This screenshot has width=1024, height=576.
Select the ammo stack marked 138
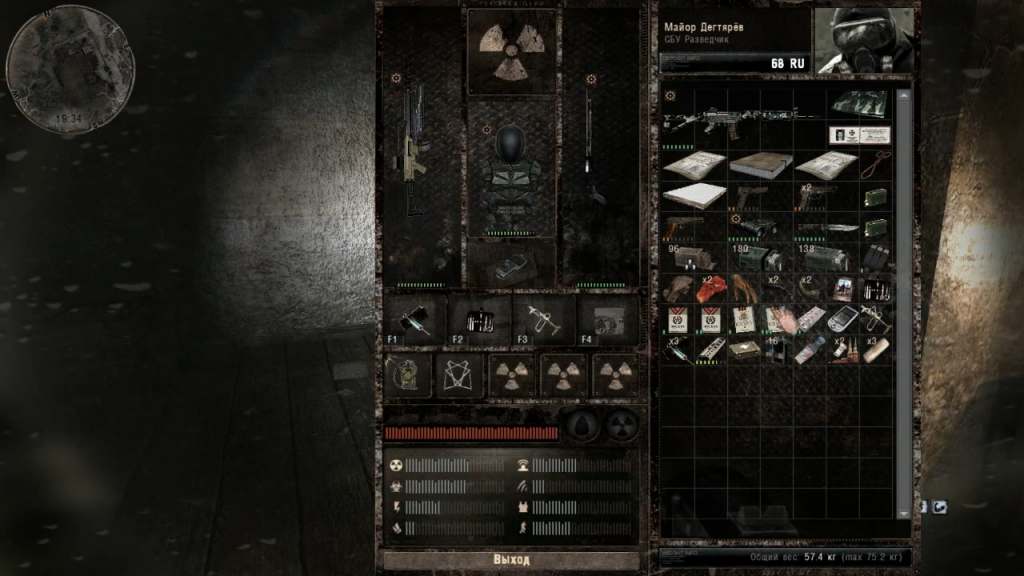tap(824, 258)
